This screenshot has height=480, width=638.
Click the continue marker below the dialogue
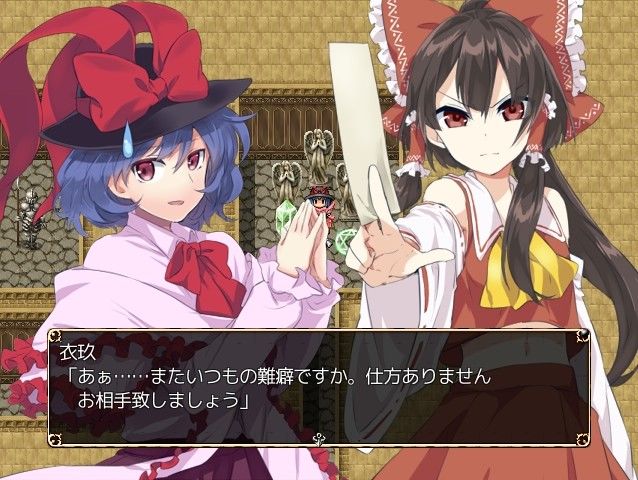(318, 437)
